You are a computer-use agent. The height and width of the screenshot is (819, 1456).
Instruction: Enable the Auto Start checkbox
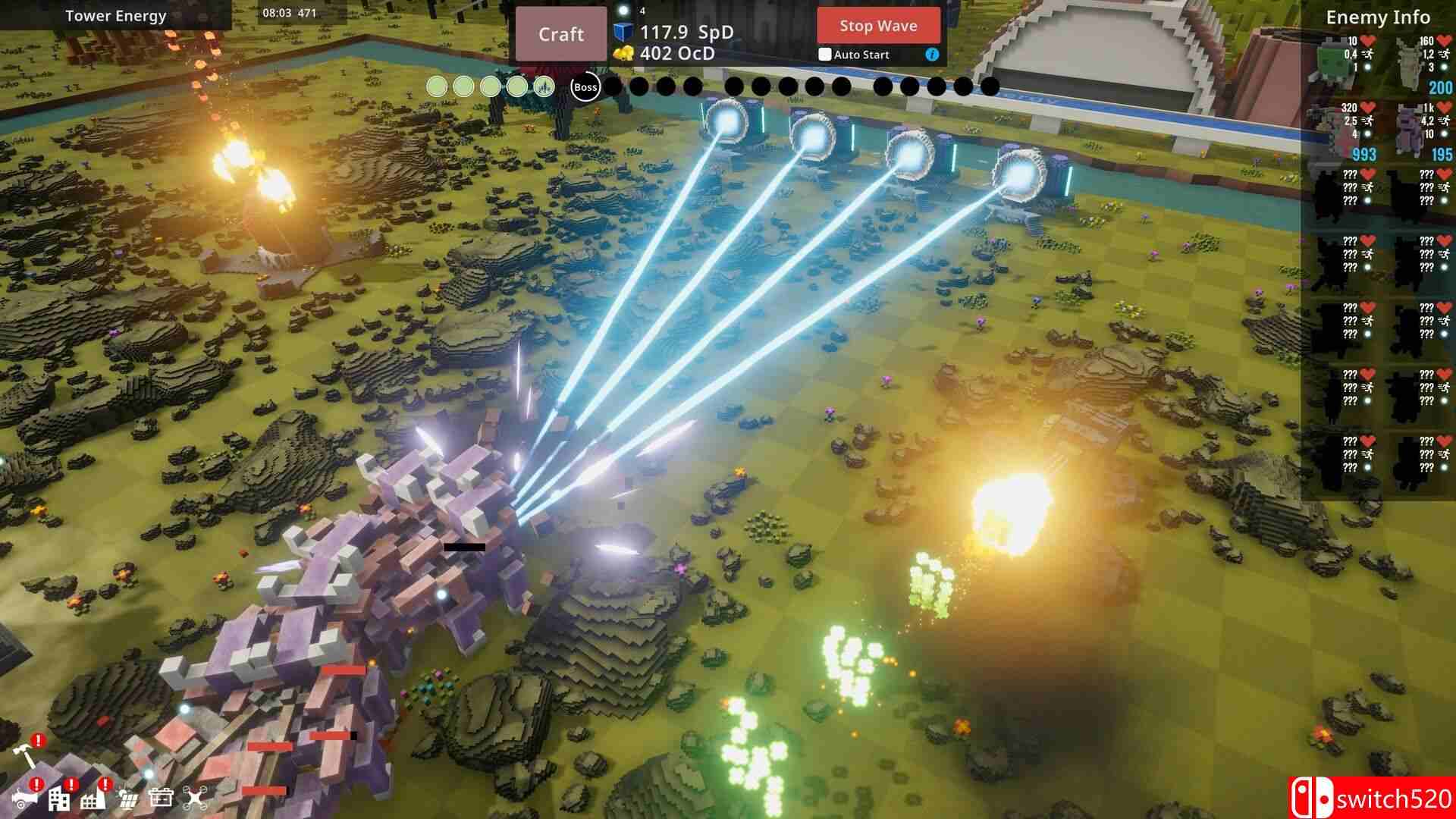click(825, 55)
